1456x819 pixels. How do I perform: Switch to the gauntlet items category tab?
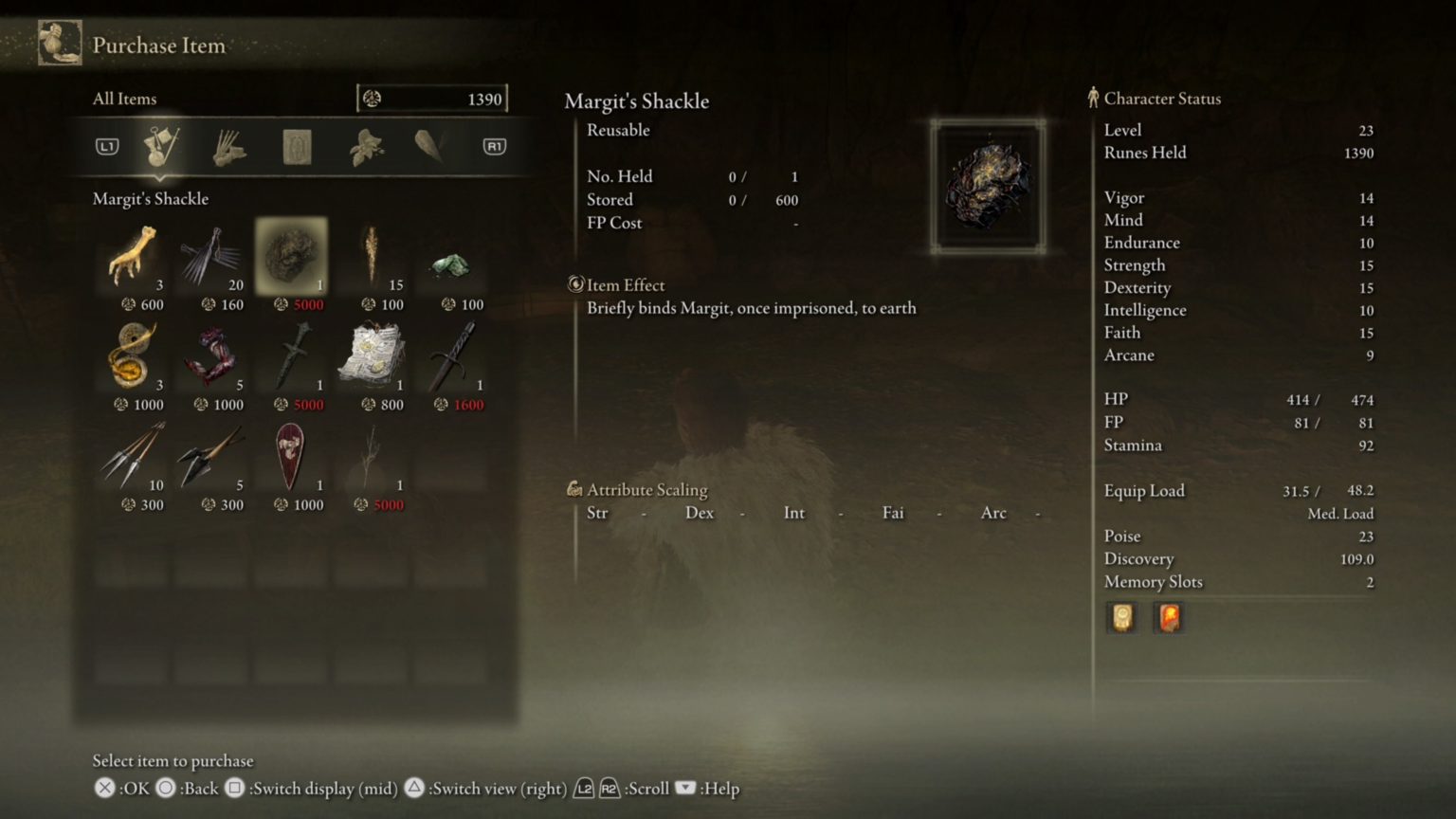pos(227,147)
